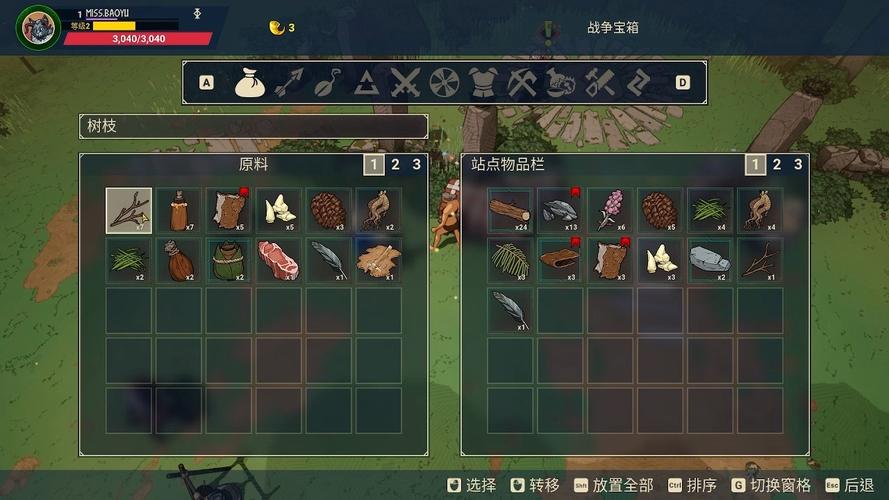This screenshot has height=500, width=889.
Task: Select the brown leather flask stack x7
Action: (179, 210)
